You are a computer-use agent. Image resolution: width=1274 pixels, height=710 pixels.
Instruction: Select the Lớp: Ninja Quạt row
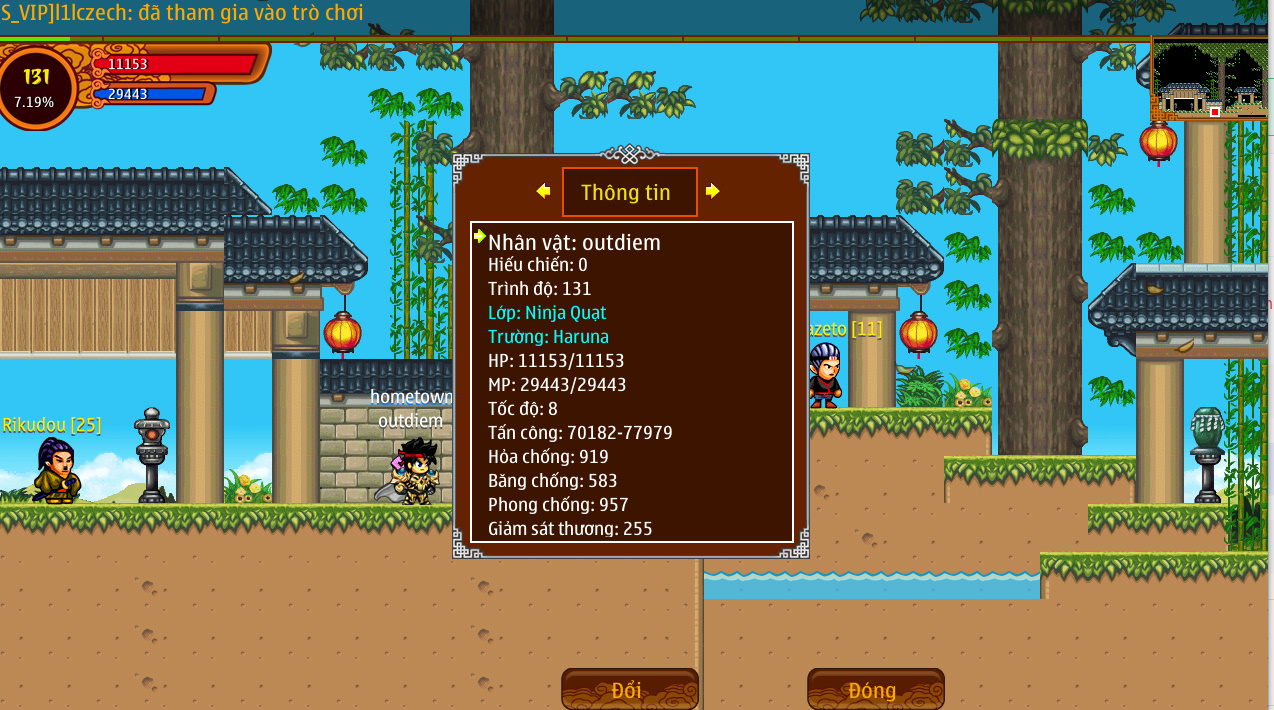(x=547, y=313)
